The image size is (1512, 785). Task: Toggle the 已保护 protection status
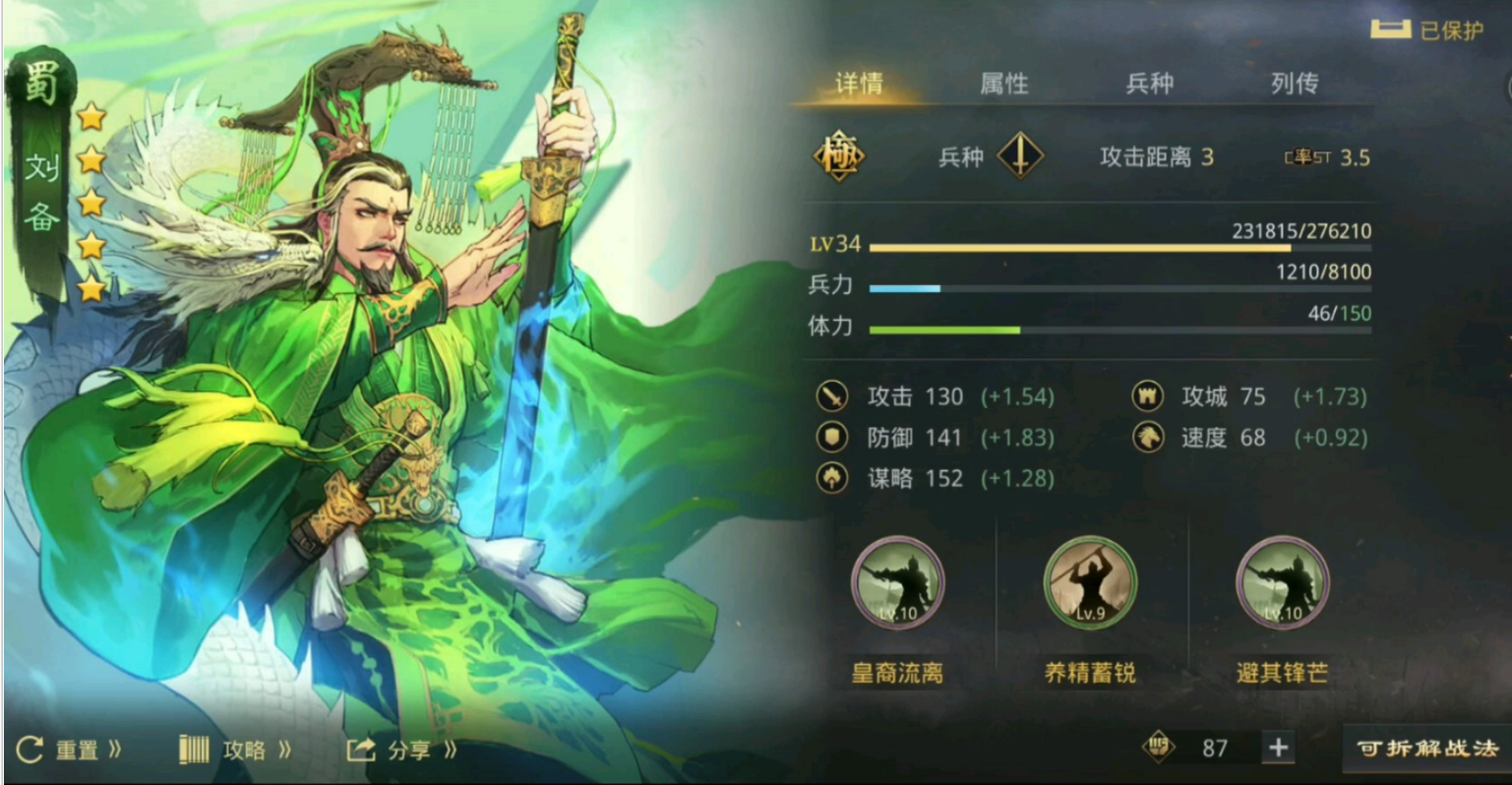pyautogui.click(x=1428, y=30)
